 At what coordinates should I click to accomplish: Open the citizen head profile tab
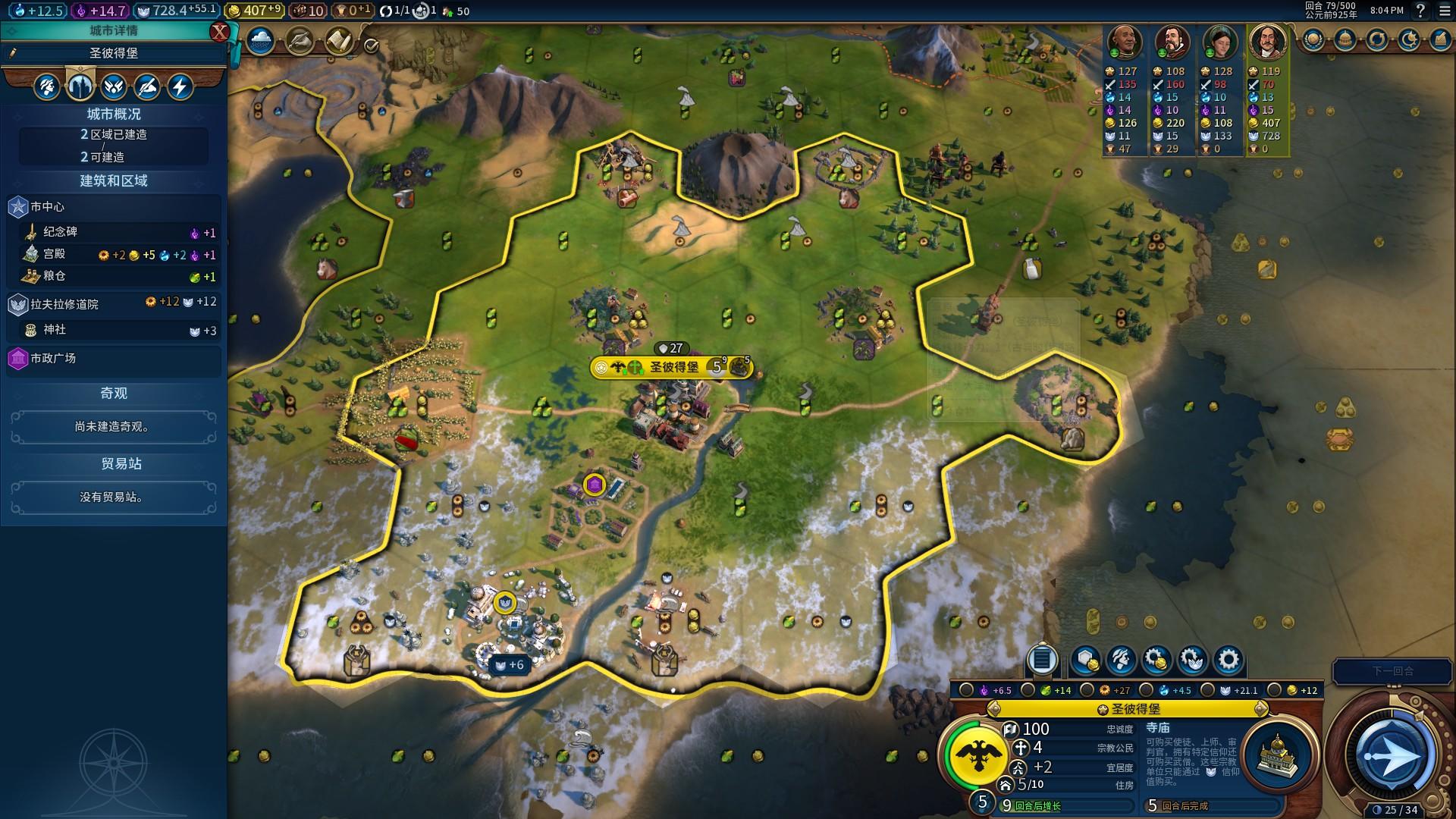[47, 86]
